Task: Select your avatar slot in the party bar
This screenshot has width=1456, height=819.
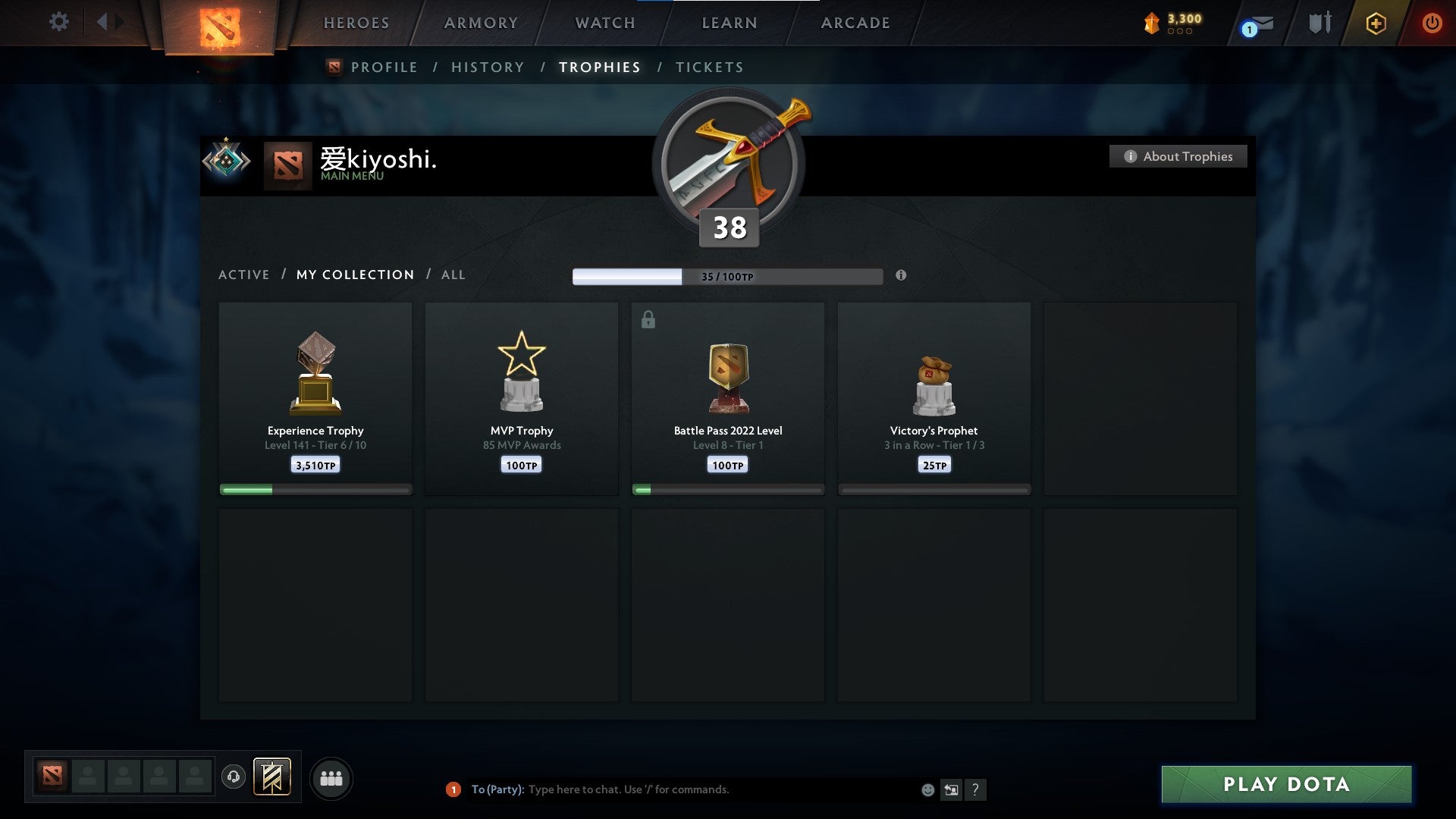Action: pos(52,777)
